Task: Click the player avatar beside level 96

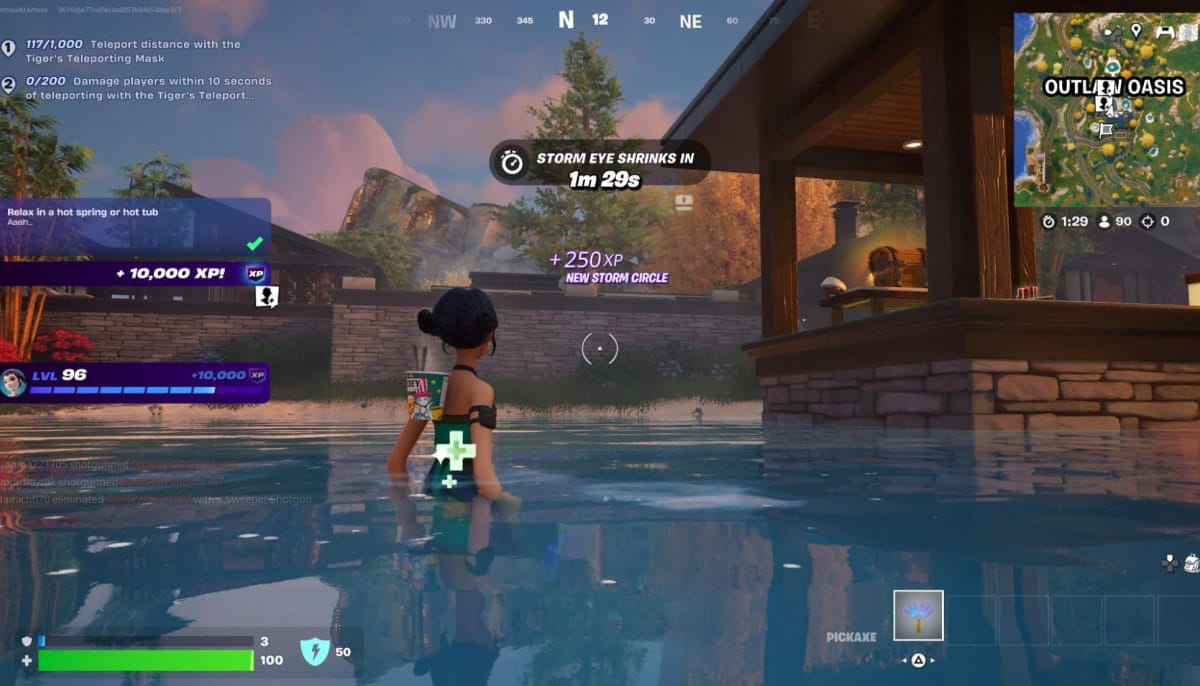Action: click(13, 382)
